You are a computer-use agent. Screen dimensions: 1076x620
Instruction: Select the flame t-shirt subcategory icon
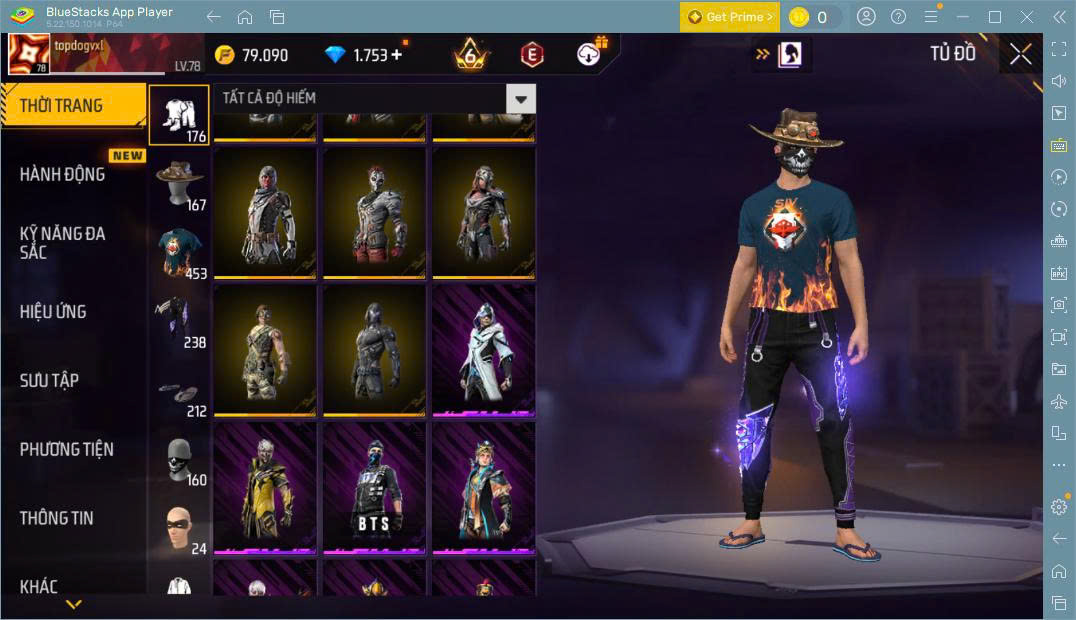180,252
